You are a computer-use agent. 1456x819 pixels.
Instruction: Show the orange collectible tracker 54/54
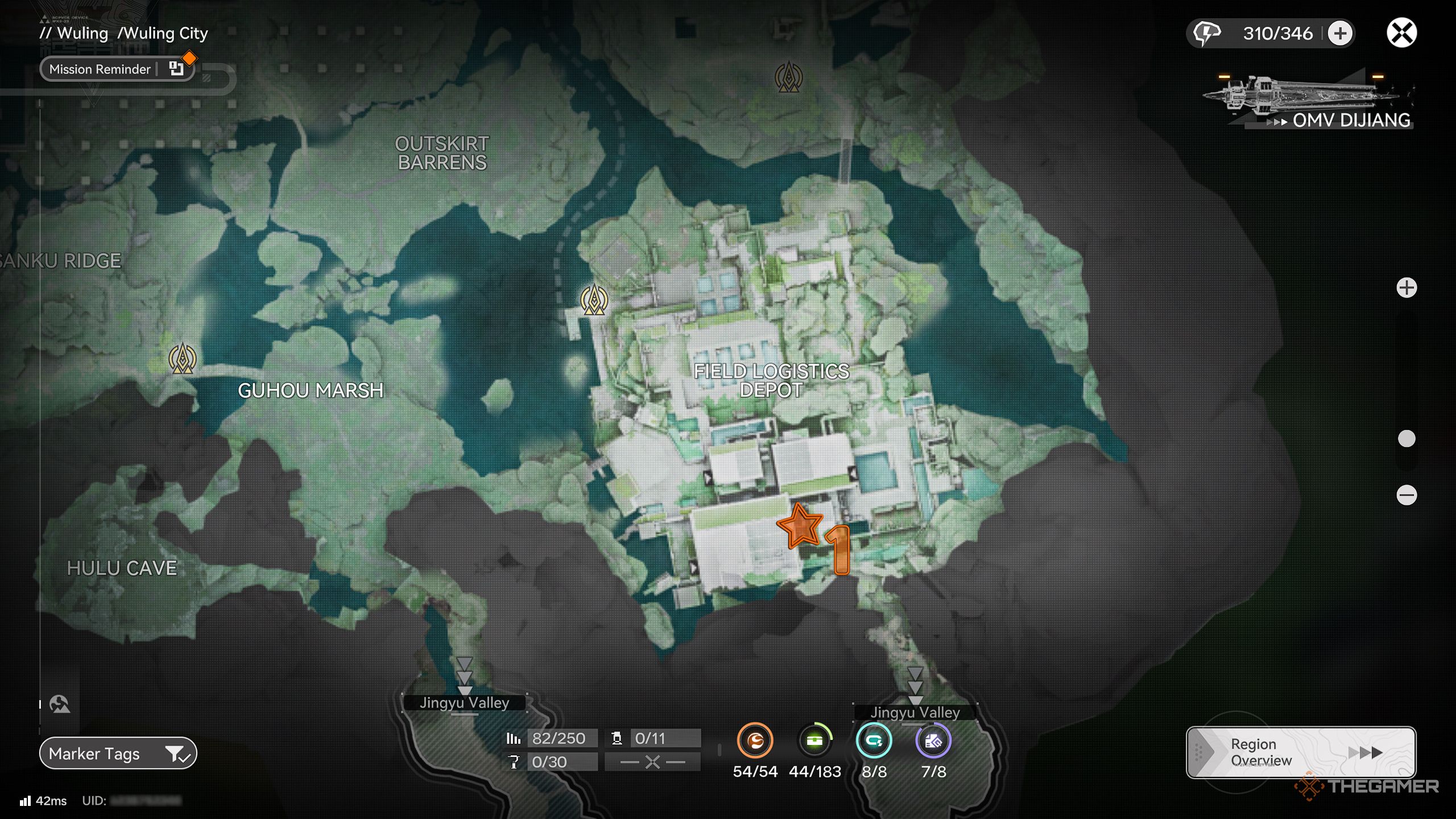tap(755, 741)
